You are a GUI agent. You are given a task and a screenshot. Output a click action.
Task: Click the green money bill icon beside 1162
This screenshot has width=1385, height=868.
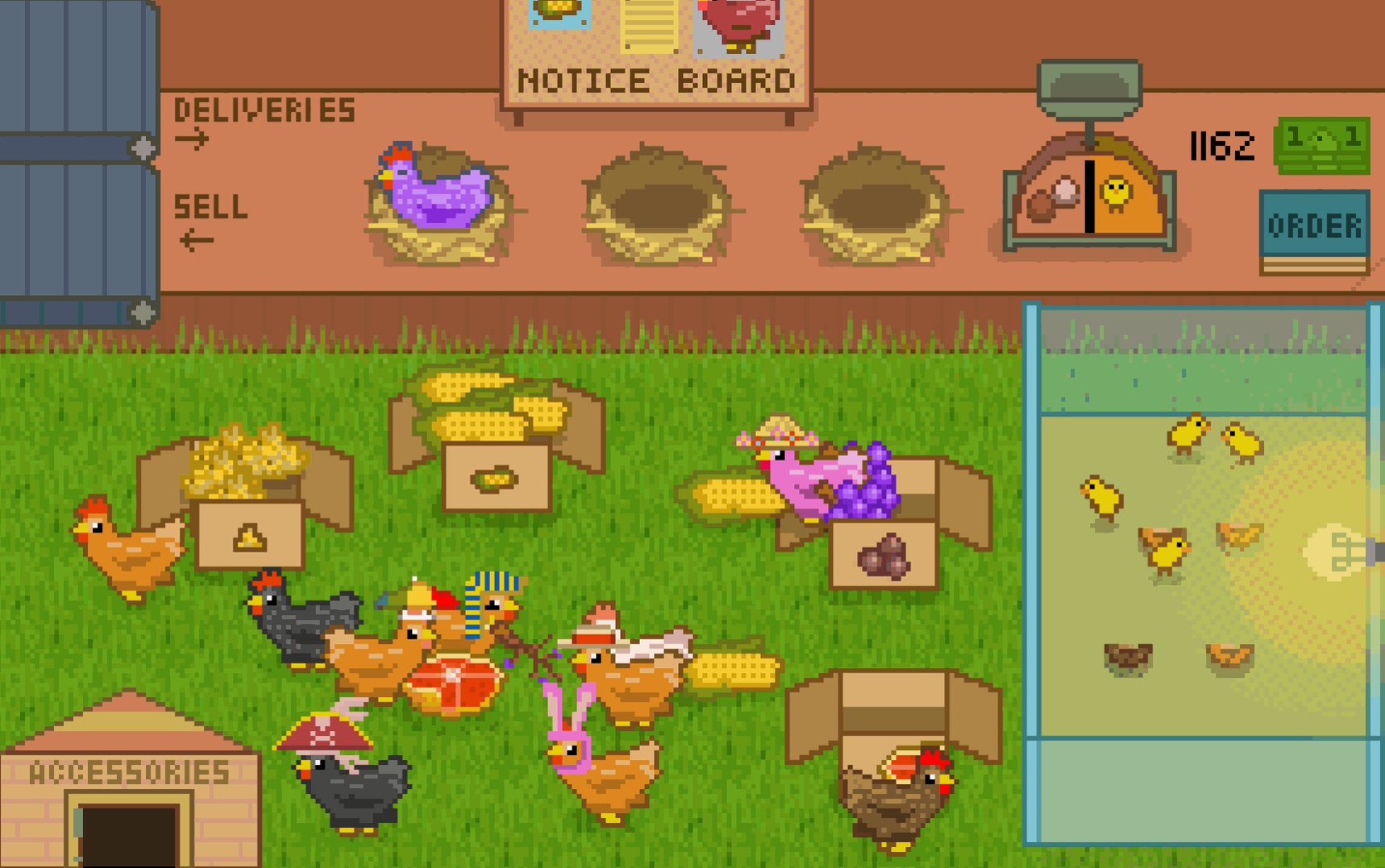point(1322,147)
